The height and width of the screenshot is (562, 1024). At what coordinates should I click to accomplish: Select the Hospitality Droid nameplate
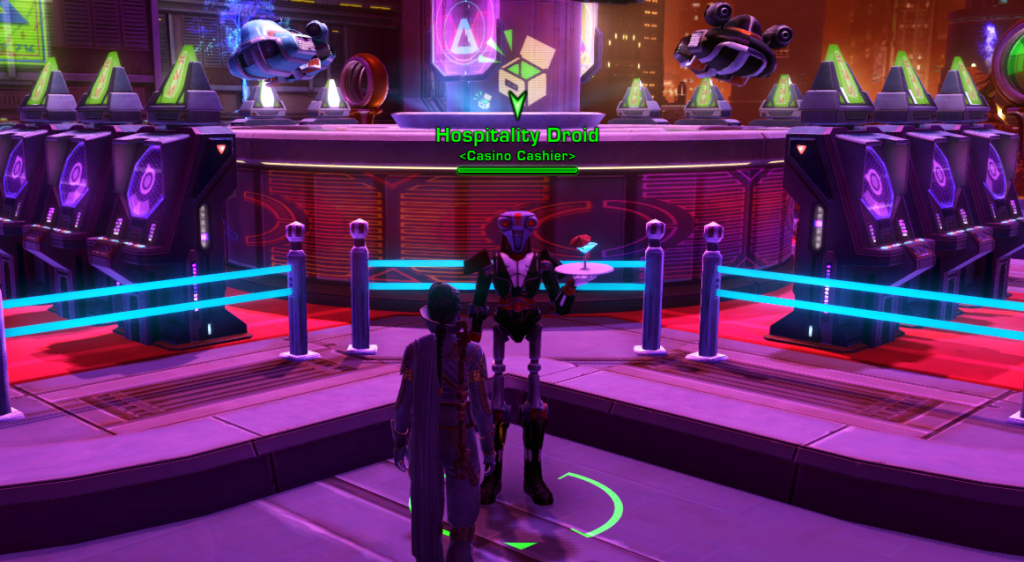[517, 136]
